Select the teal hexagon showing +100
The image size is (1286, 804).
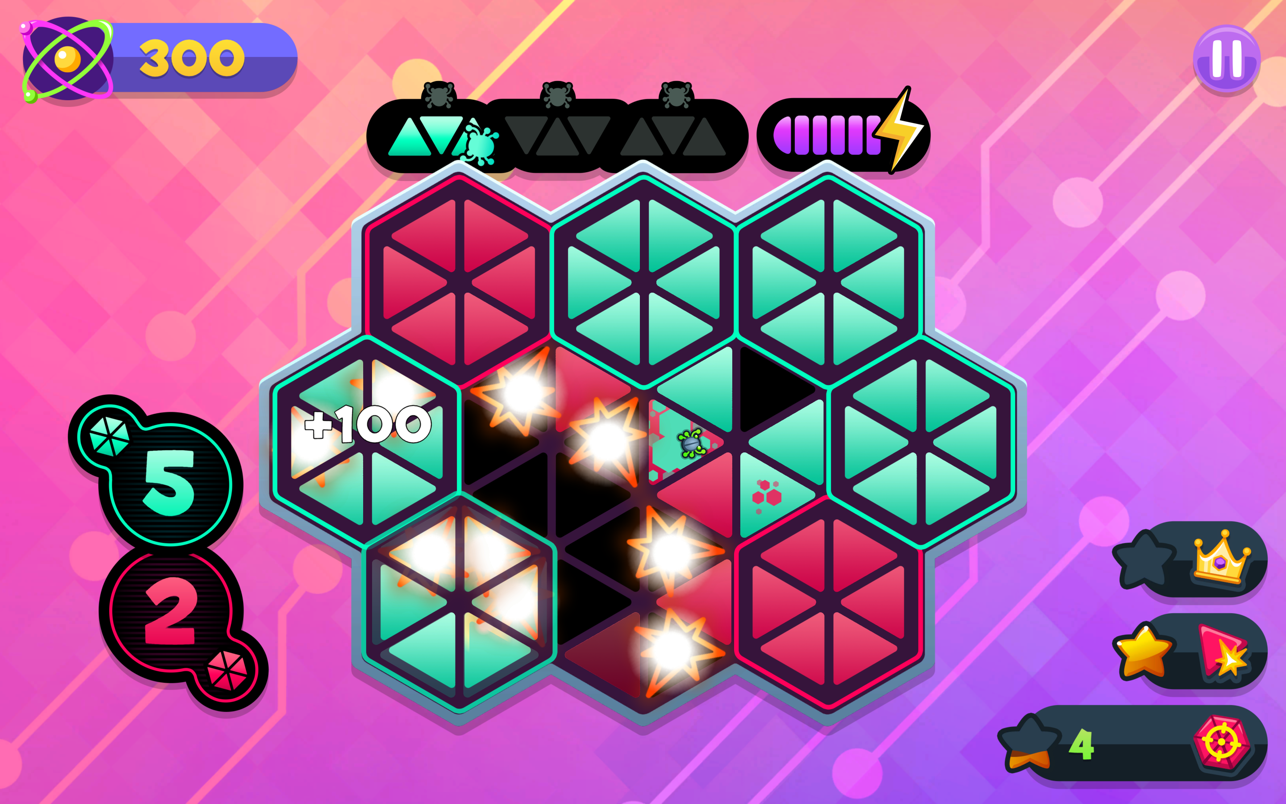click(x=367, y=429)
